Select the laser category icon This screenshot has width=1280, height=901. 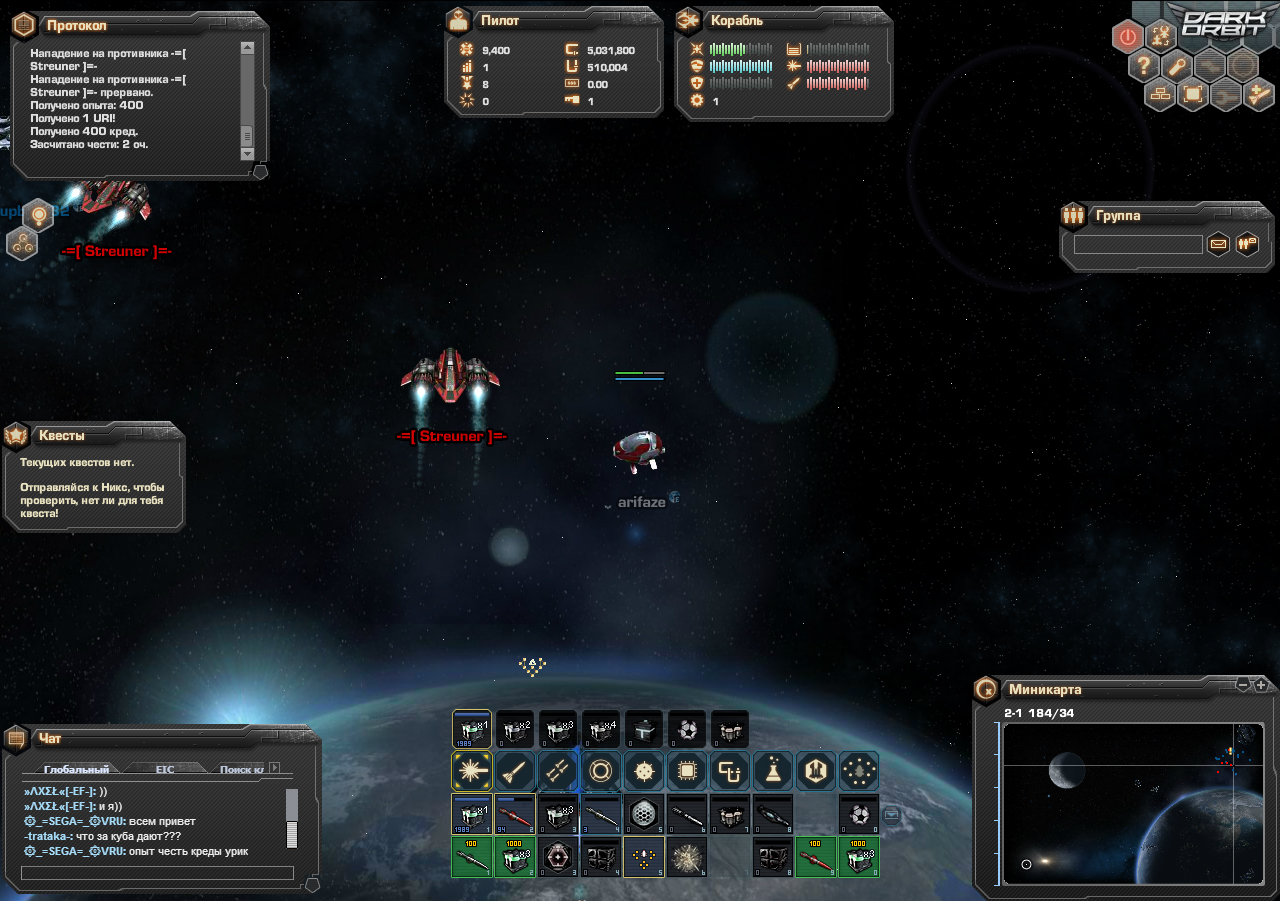[470, 771]
